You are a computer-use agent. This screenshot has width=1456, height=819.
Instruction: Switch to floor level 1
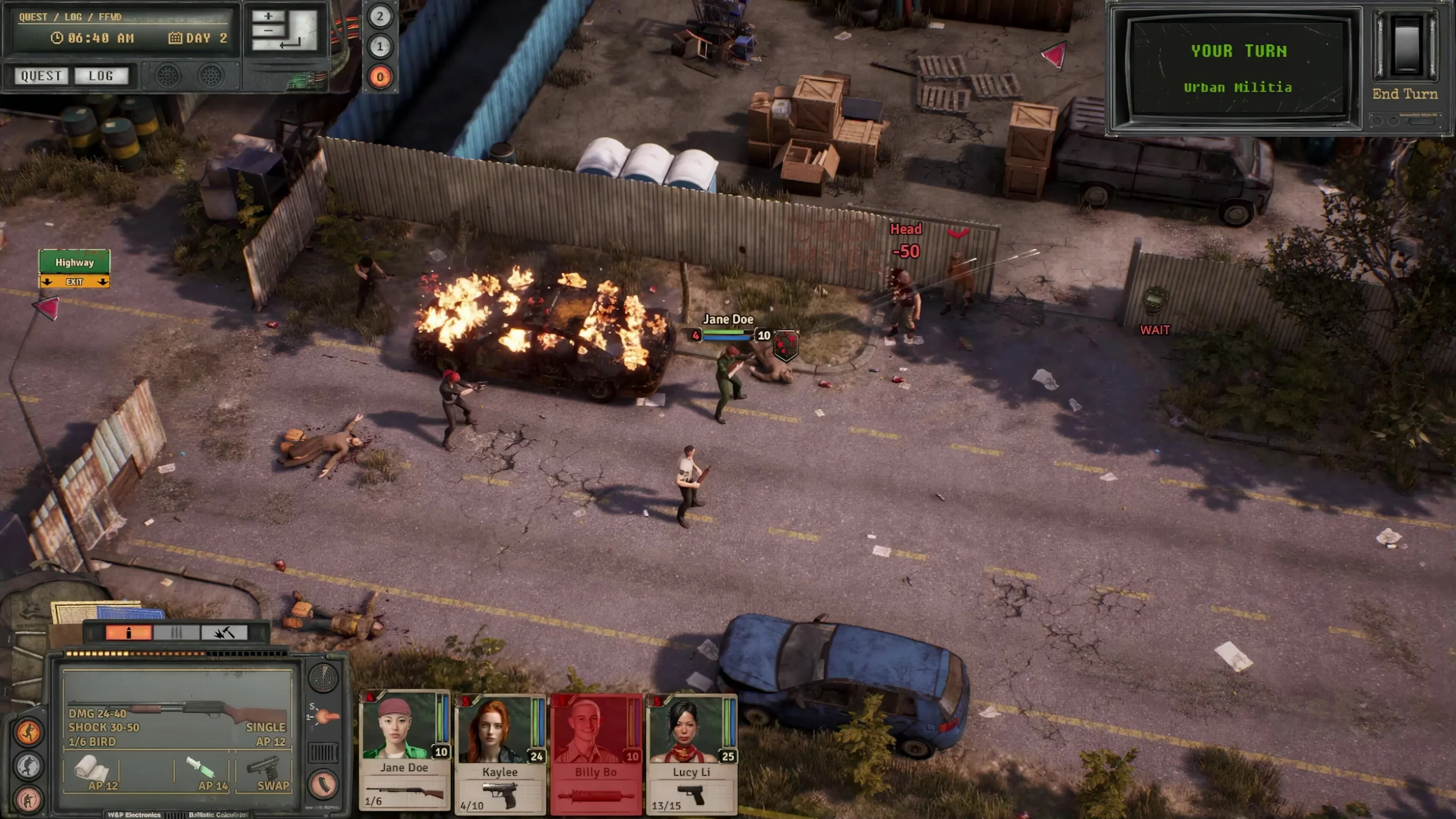380,46
